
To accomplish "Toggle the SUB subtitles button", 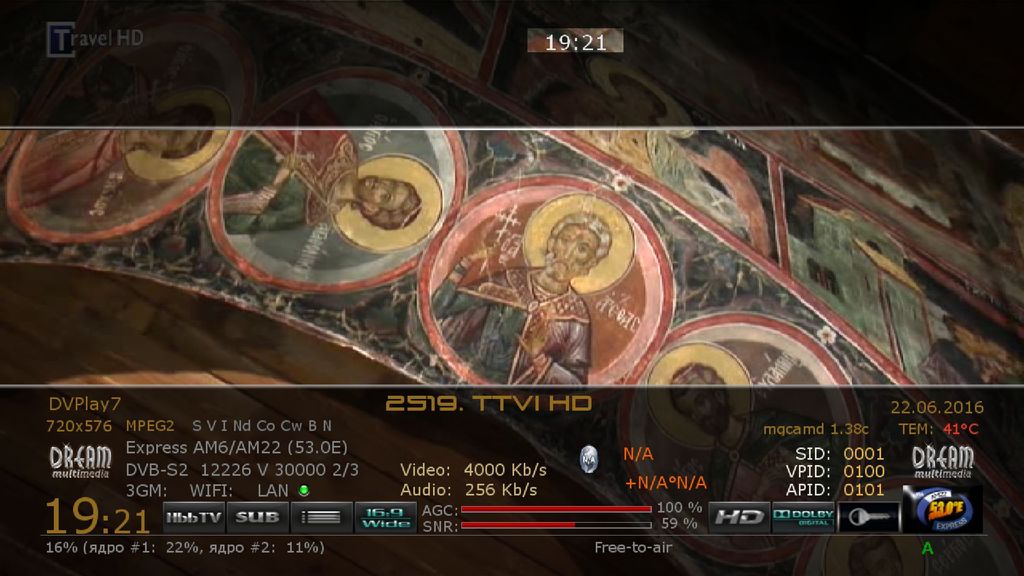I will (x=257, y=517).
